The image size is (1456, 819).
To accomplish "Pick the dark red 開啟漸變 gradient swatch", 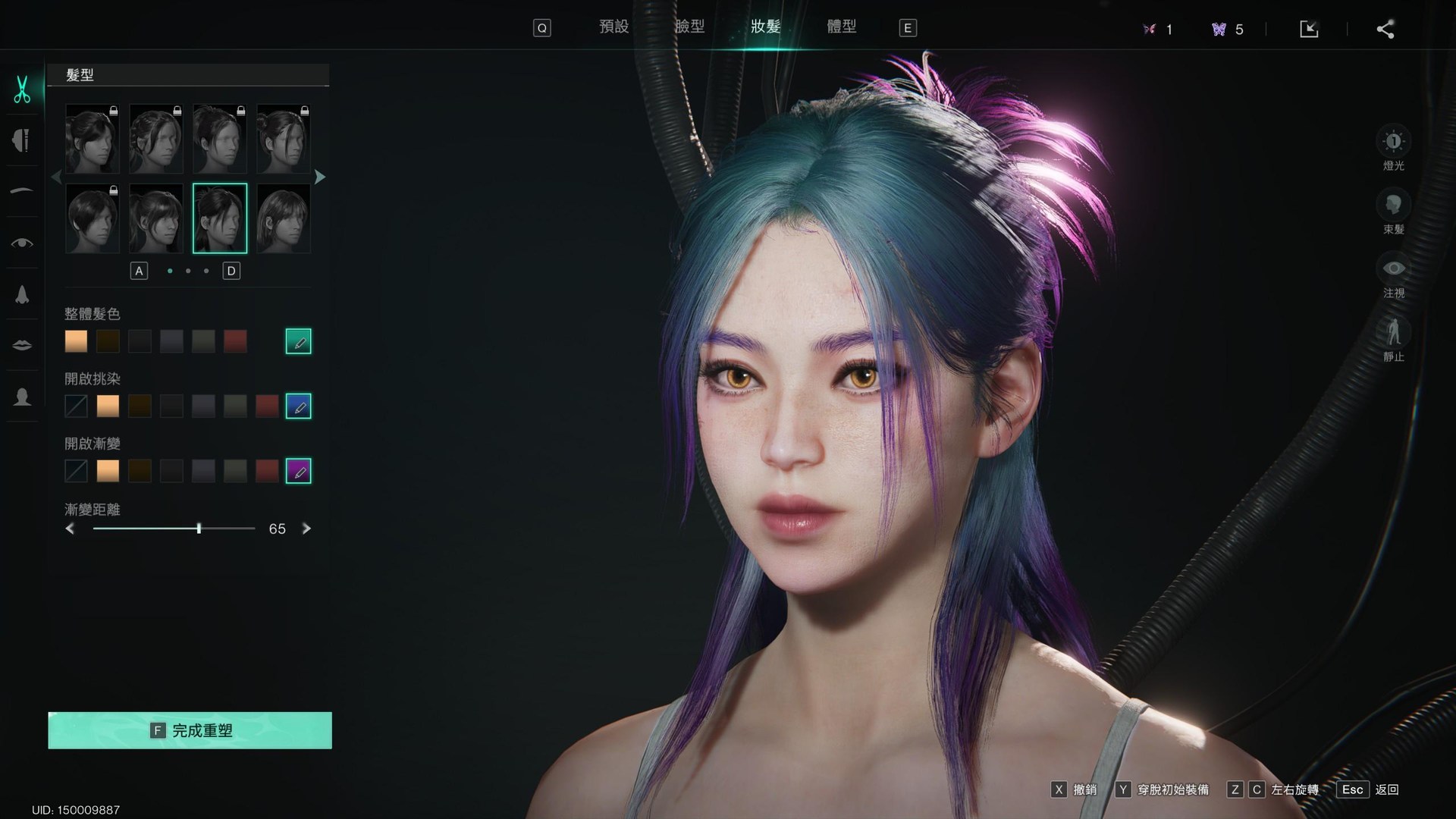I will coord(267,471).
